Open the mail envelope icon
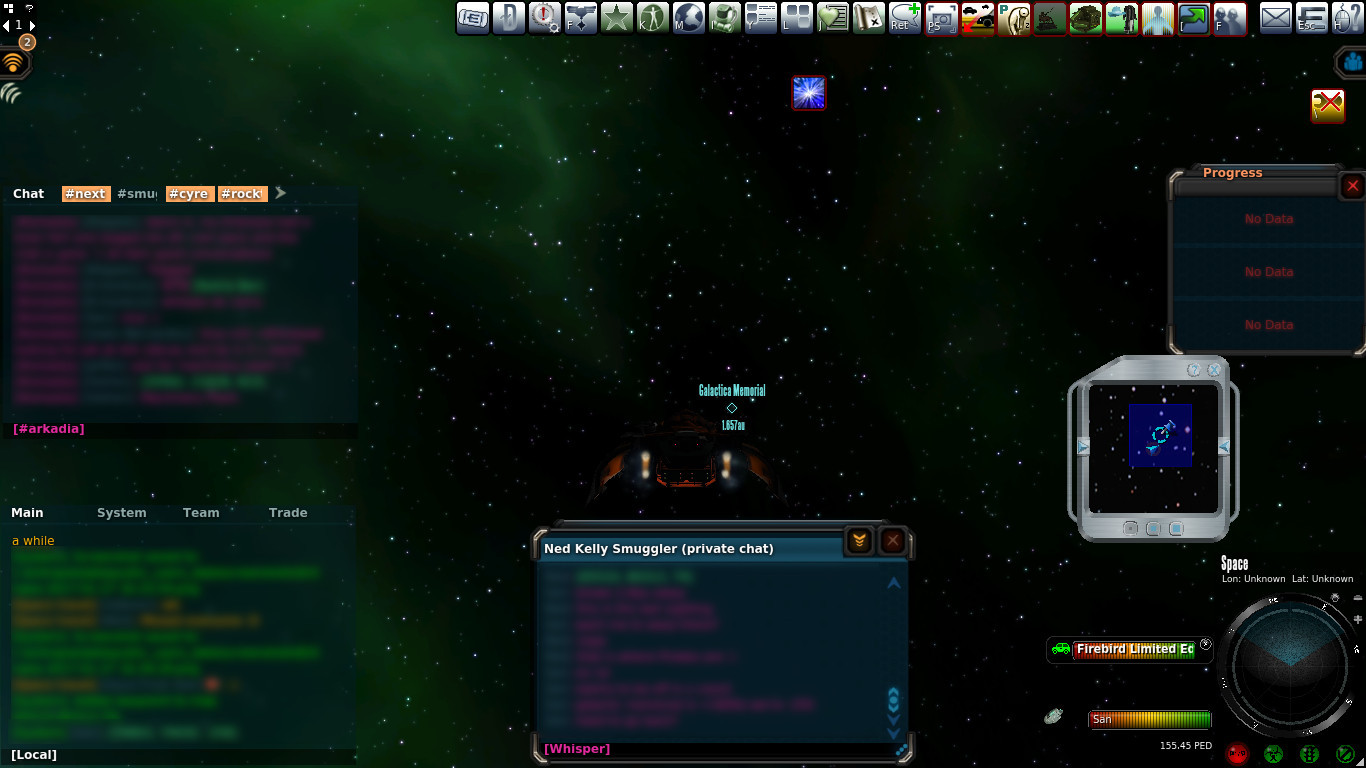The image size is (1366, 768). pos(1275,18)
